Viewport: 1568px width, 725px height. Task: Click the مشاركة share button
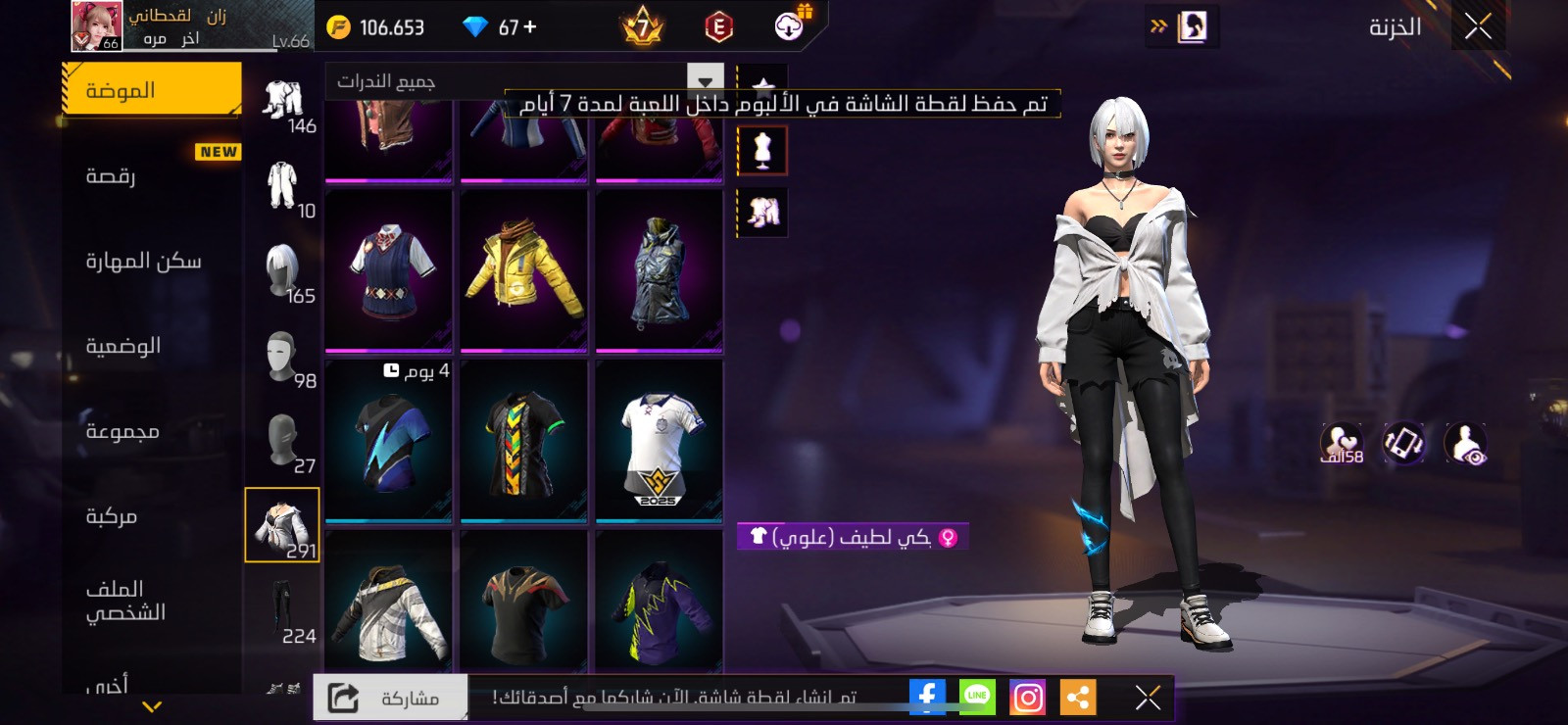tap(390, 698)
